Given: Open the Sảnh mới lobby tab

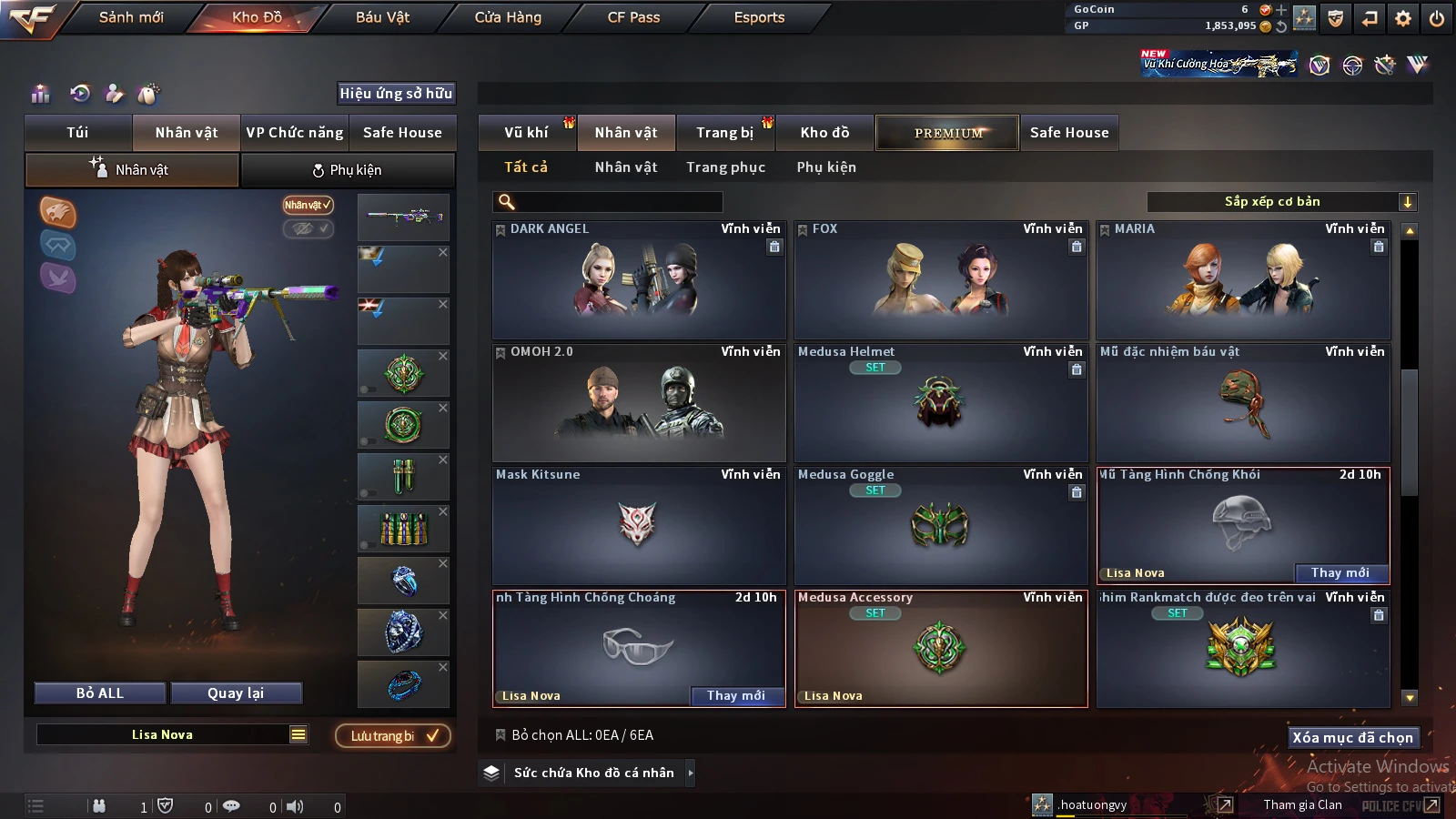Looking at the screenshot, I should click(x=131, y=17).
